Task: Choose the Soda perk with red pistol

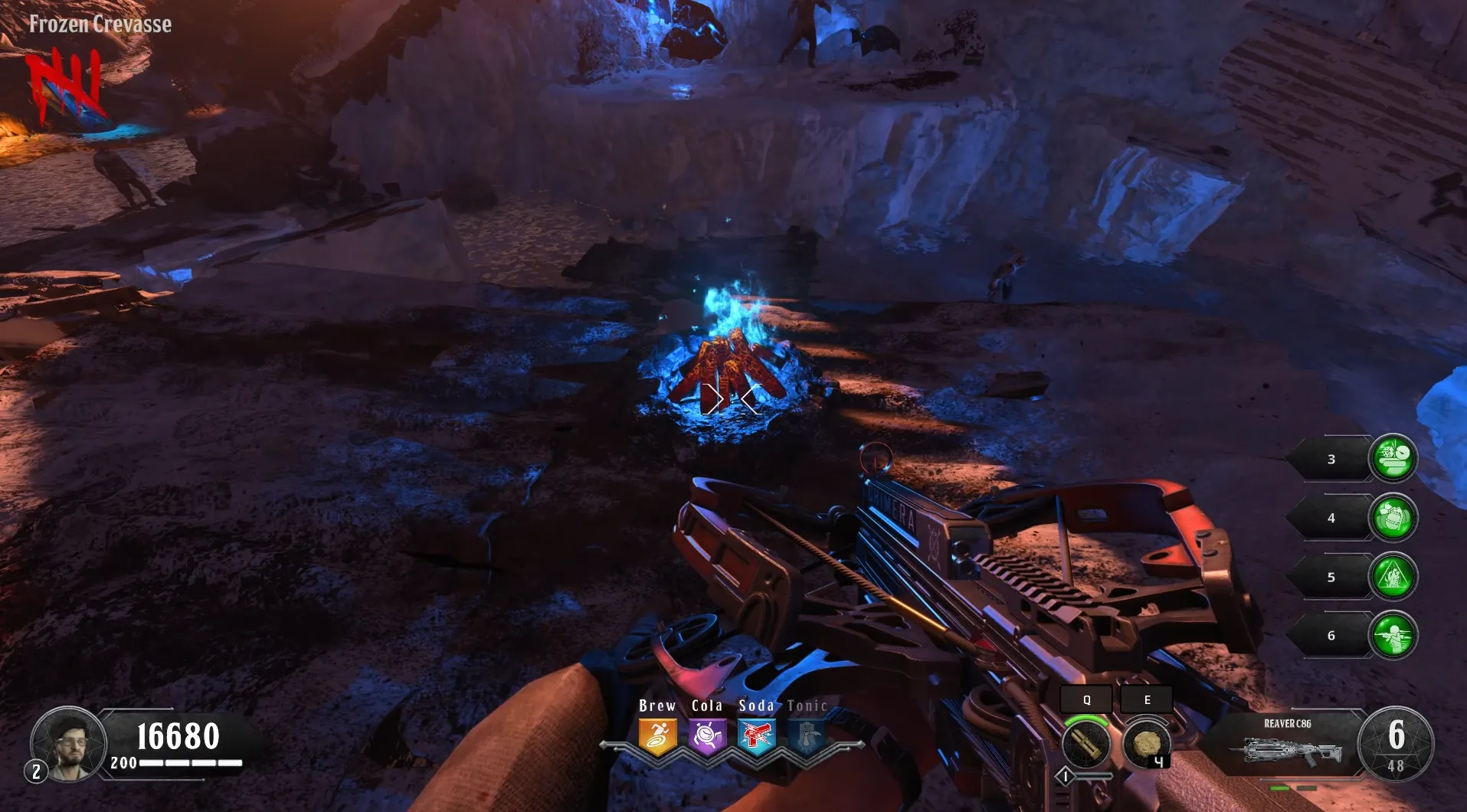Action: pyautogui.click(x=757, y=737)
